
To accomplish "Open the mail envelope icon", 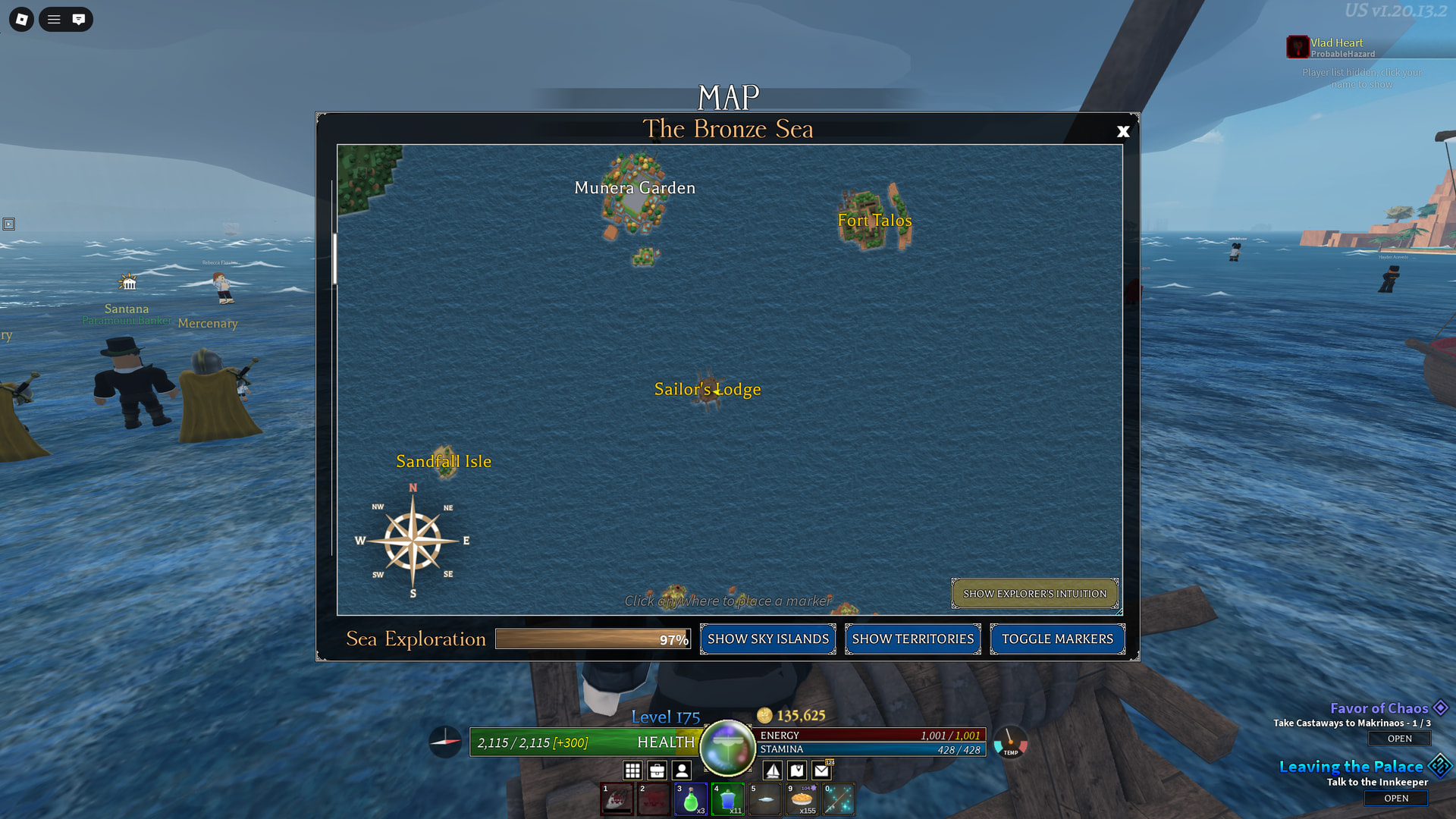I will point(821,771).
